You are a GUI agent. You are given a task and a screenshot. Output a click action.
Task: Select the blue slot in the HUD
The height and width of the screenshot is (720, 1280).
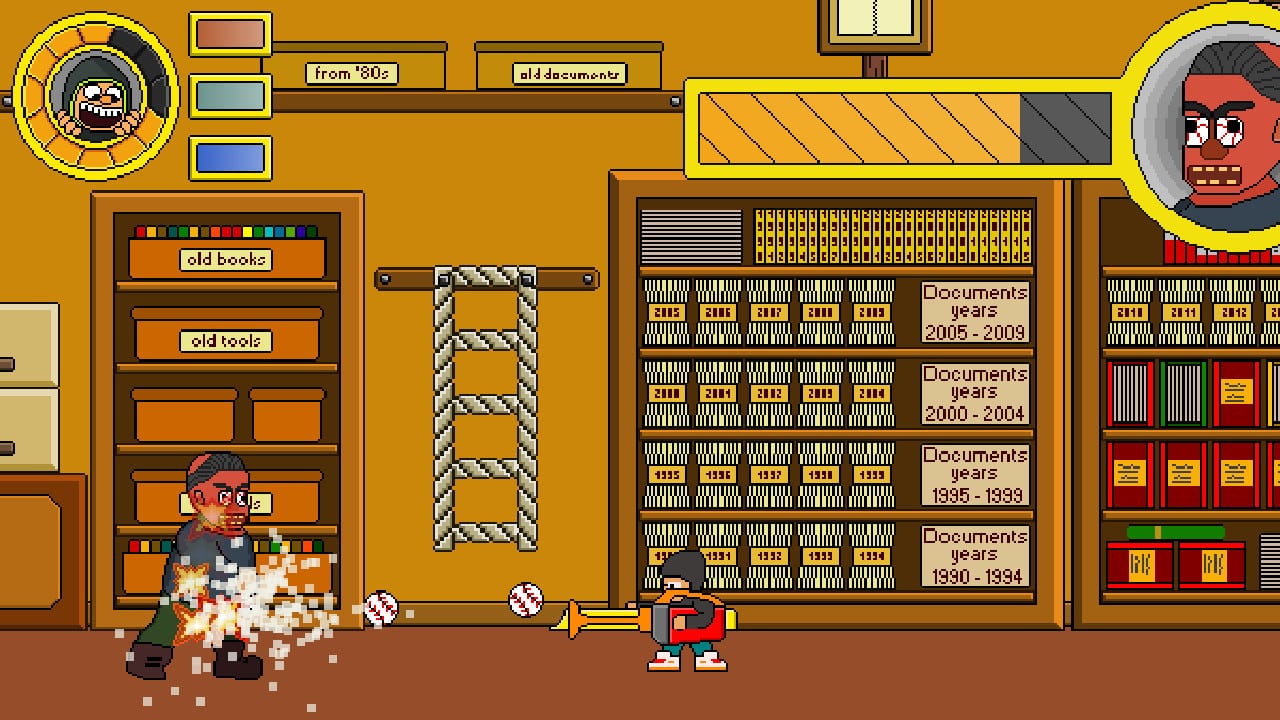[x=230, y=158]
